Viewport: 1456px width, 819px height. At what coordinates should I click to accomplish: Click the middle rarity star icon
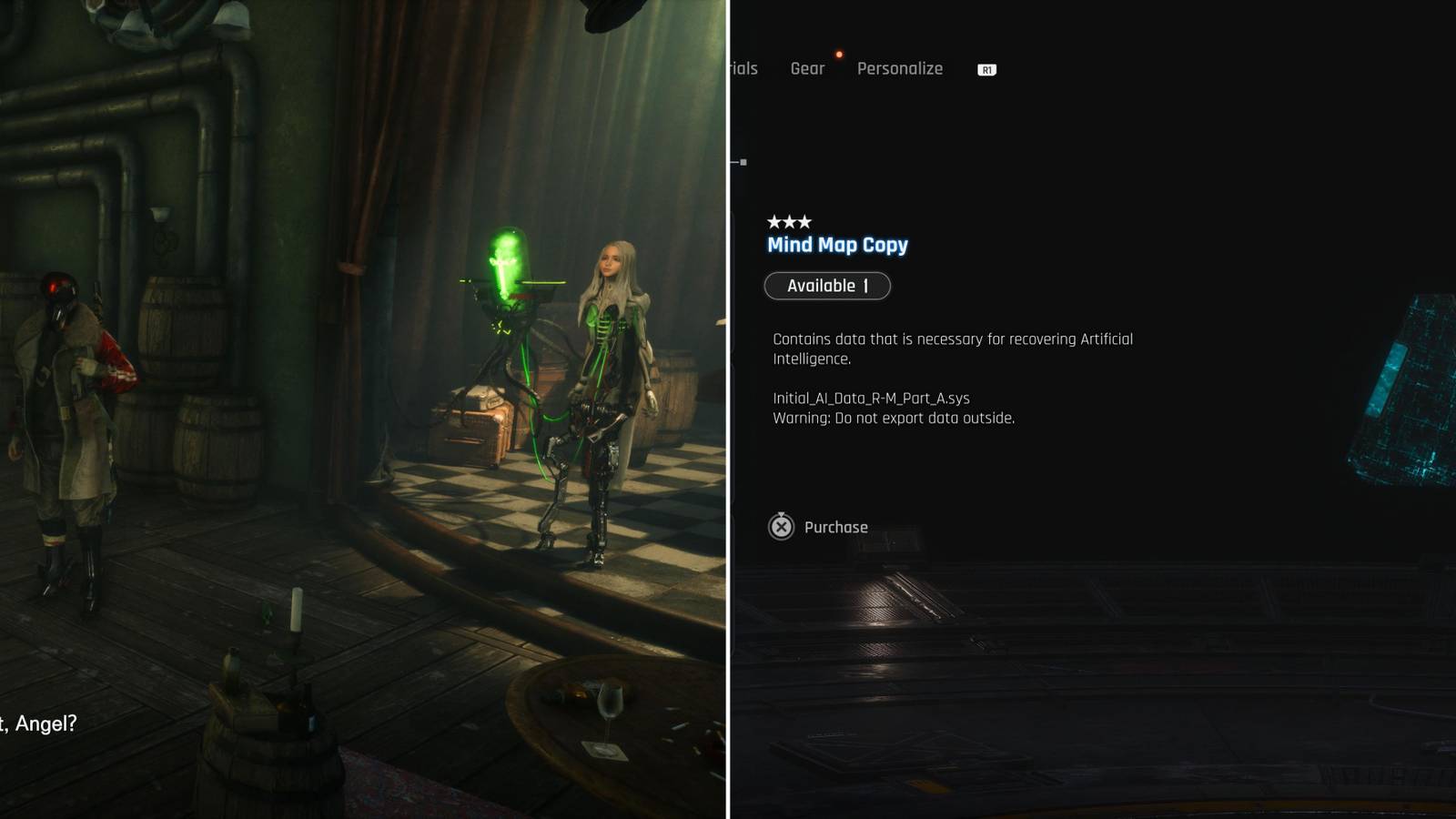(x=791, y=219)
